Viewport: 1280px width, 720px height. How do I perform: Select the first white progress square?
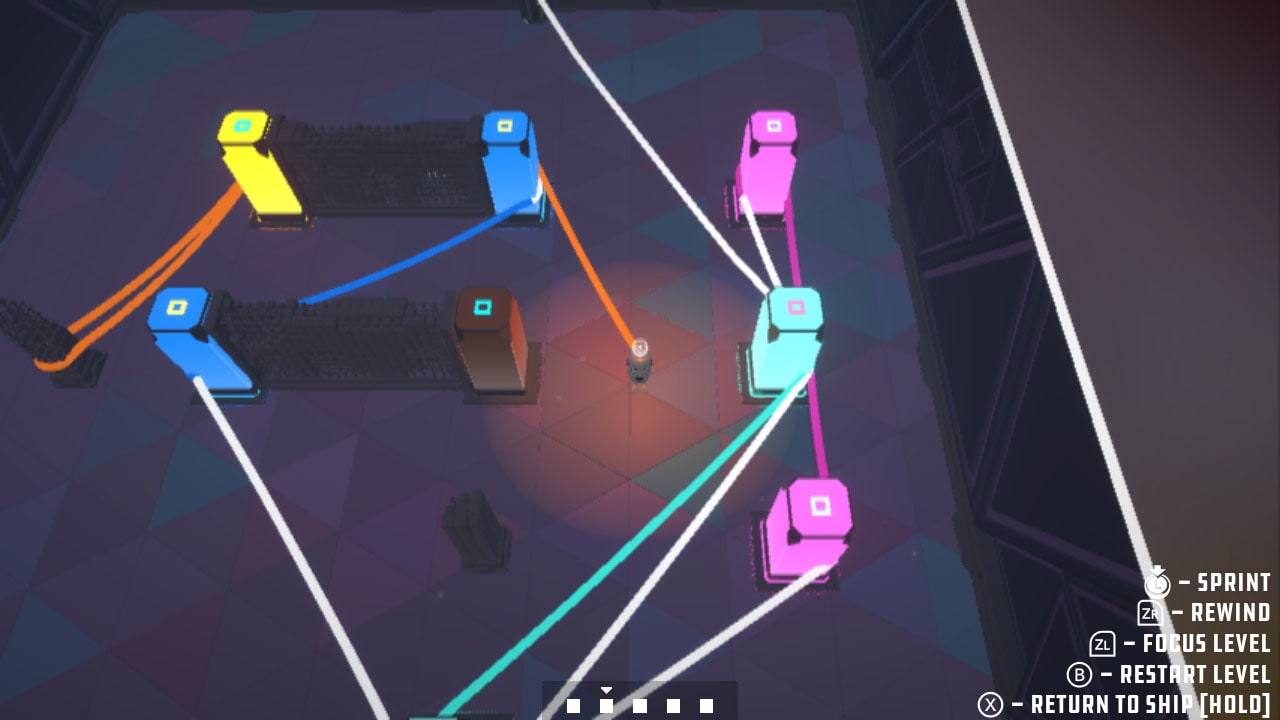pyautogui.click(x=572, y=704)
